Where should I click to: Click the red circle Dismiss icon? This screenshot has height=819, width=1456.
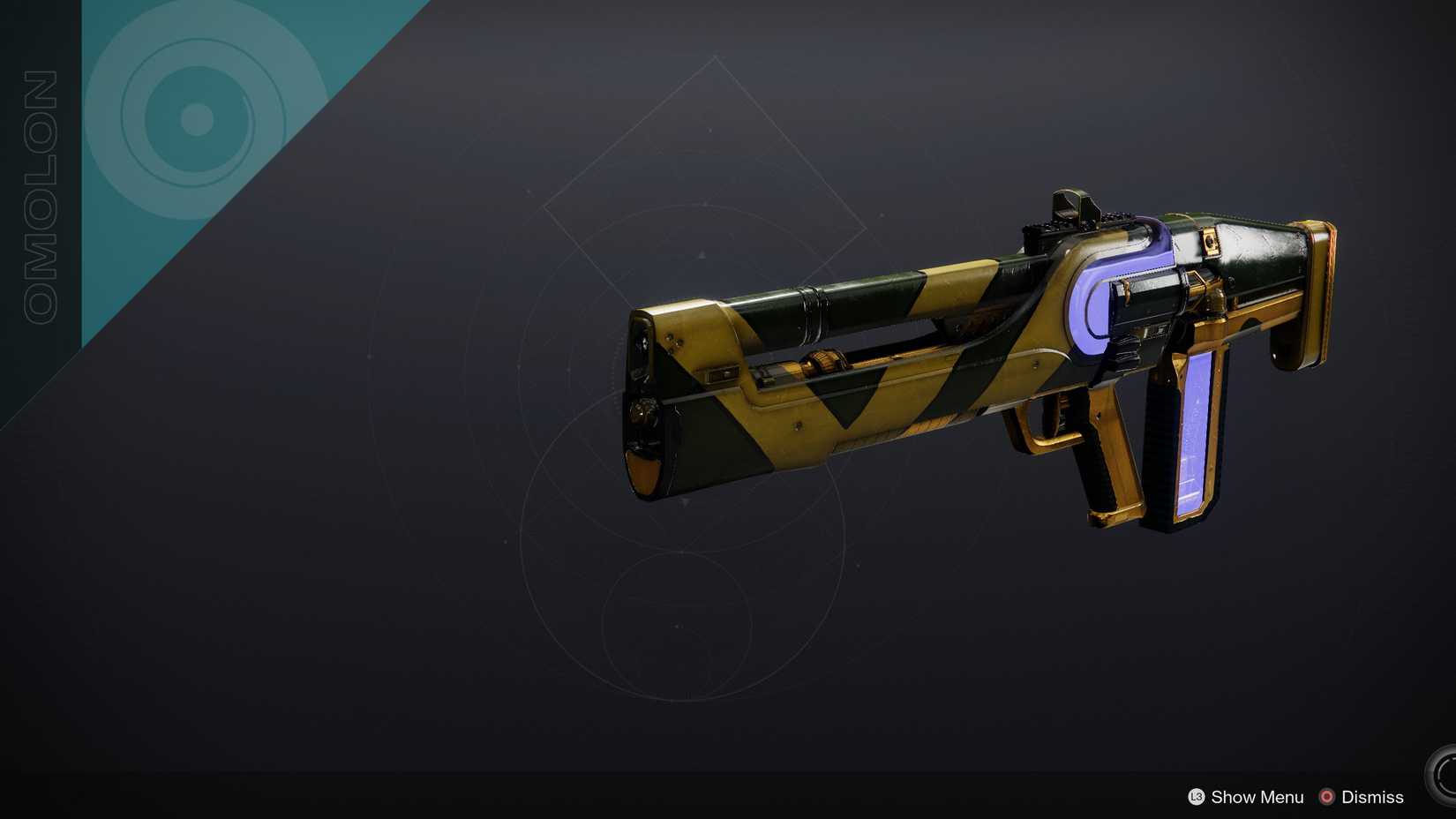pos(1325,797)
